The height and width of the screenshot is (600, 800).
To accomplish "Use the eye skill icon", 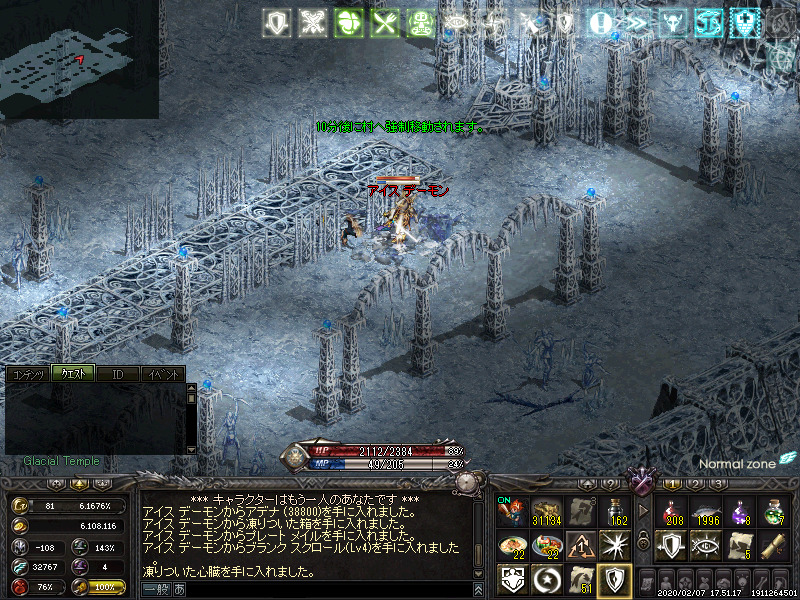I will (x=707, y=545).
